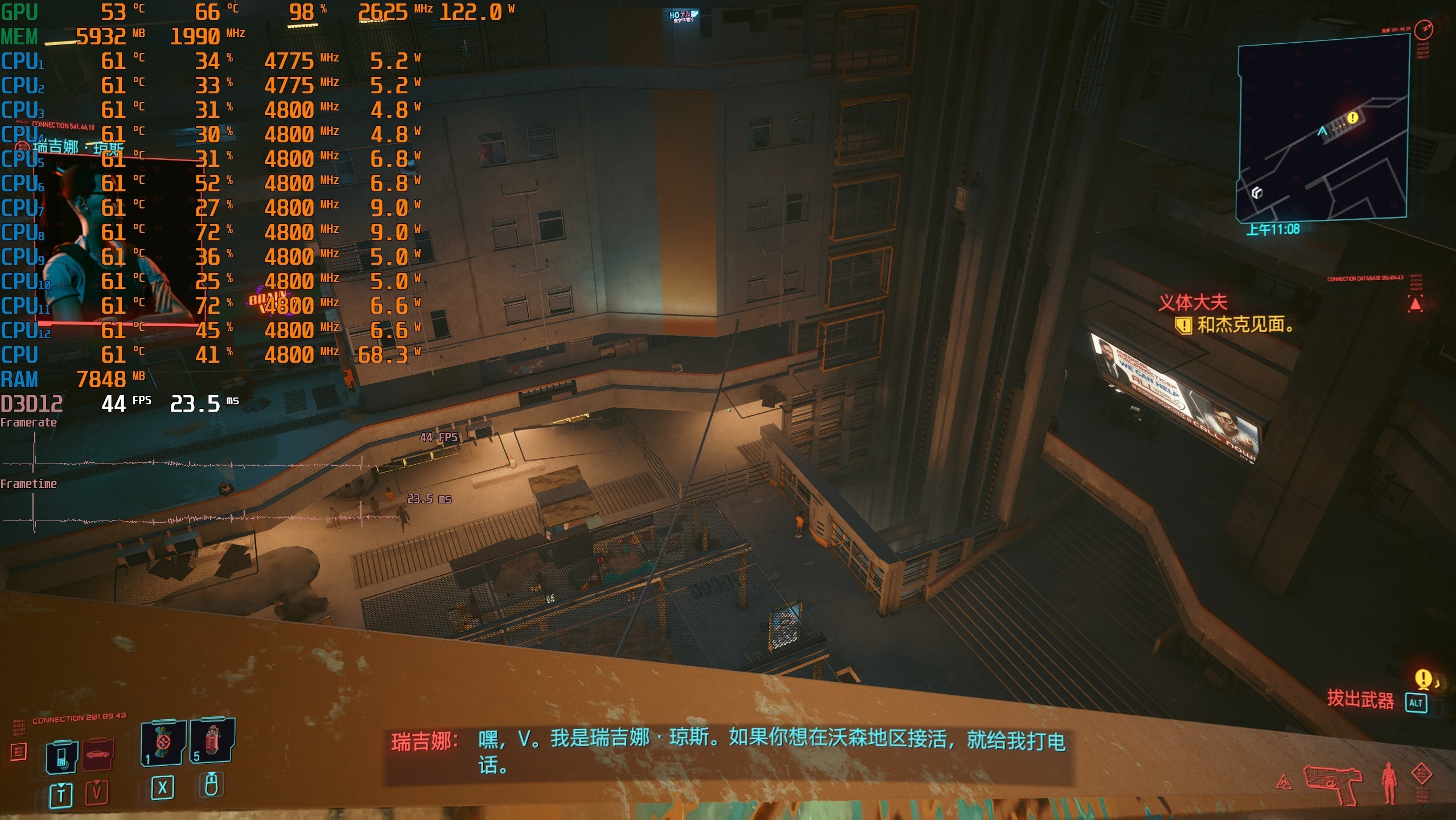The width and height of the screenshot is (1456, 820).
Task: Open the phone icon slot
Action: point(62,757)
